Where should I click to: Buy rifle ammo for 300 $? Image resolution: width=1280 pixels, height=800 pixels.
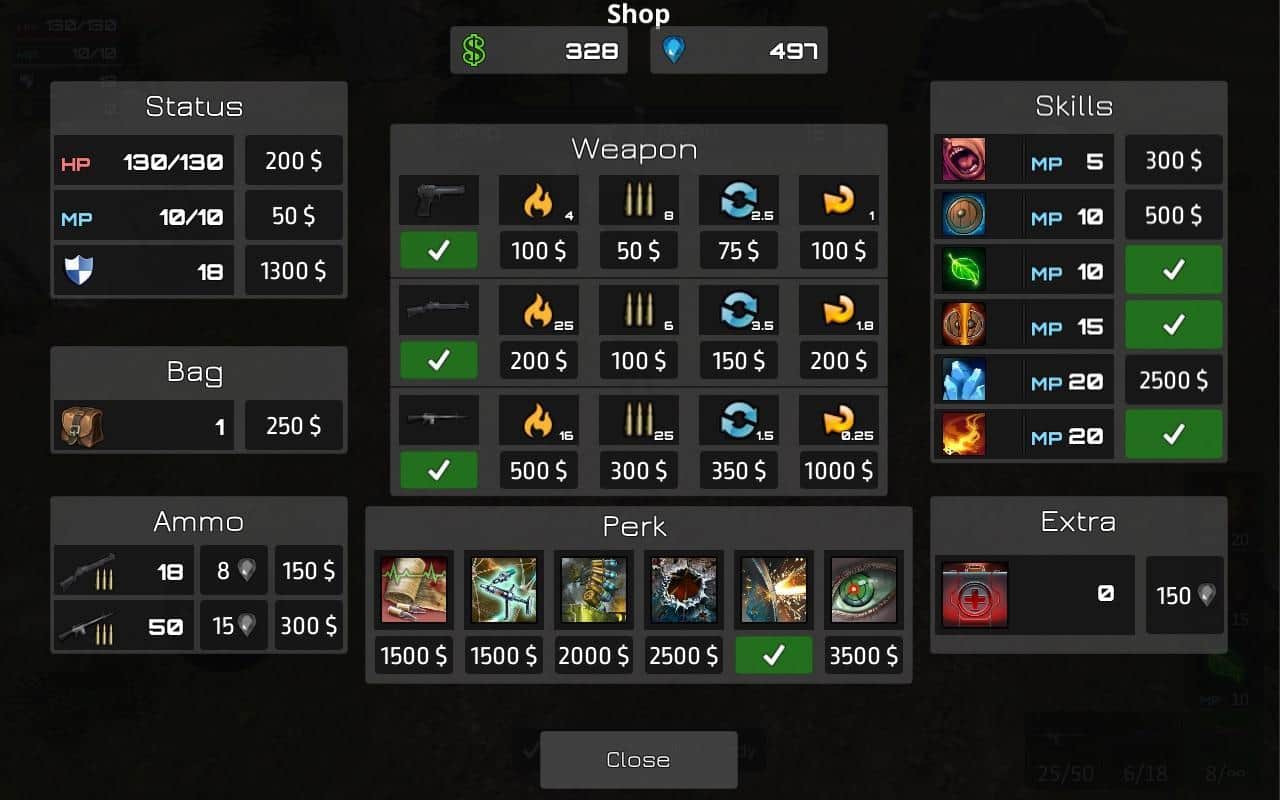pyautogui.click(x=309, y=626)
